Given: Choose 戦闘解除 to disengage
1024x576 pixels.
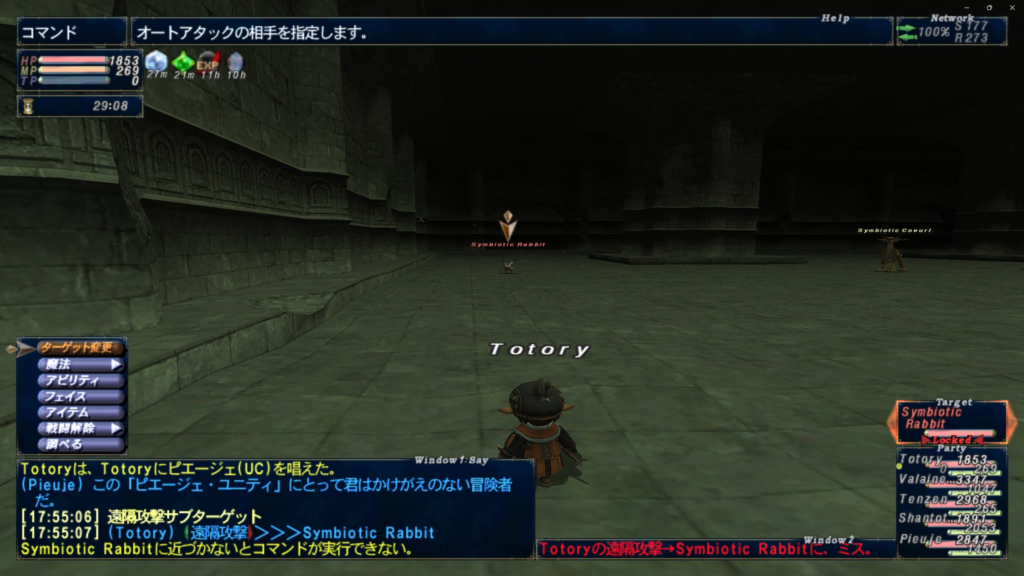Looking at the screenshot, I should pyautogui.click(x=81, y=428).
